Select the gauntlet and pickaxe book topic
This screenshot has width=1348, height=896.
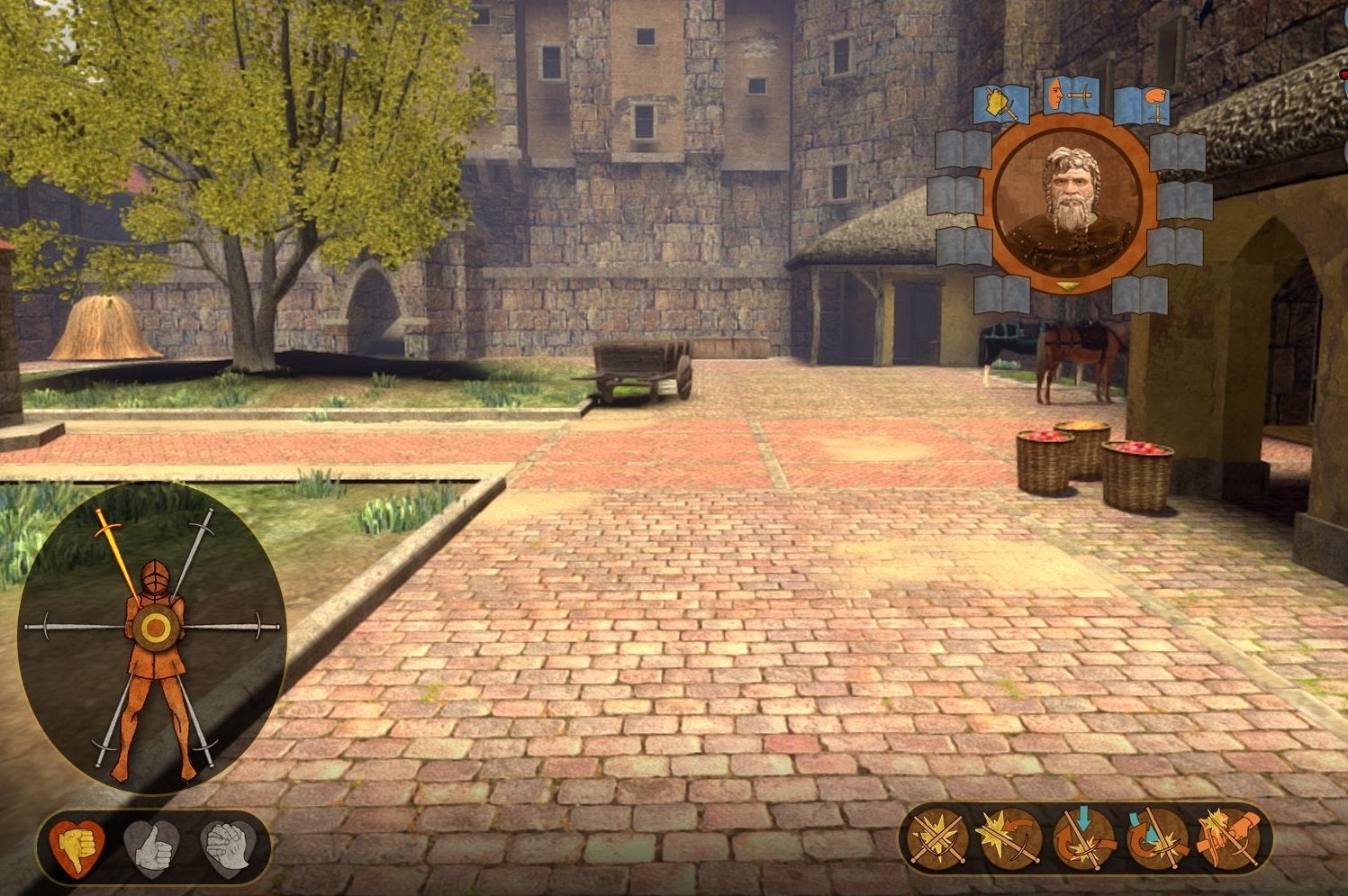click(x=1000, y=104)
